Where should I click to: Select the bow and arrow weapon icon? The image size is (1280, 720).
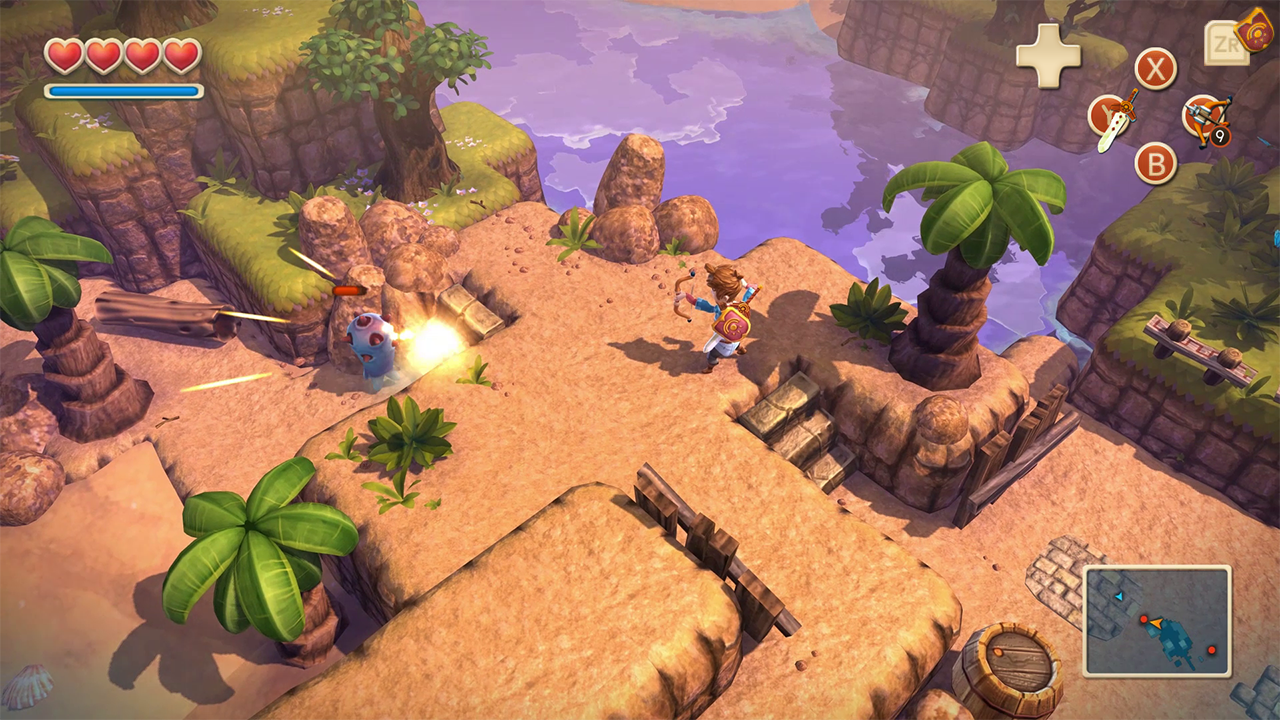[1205, 115]
